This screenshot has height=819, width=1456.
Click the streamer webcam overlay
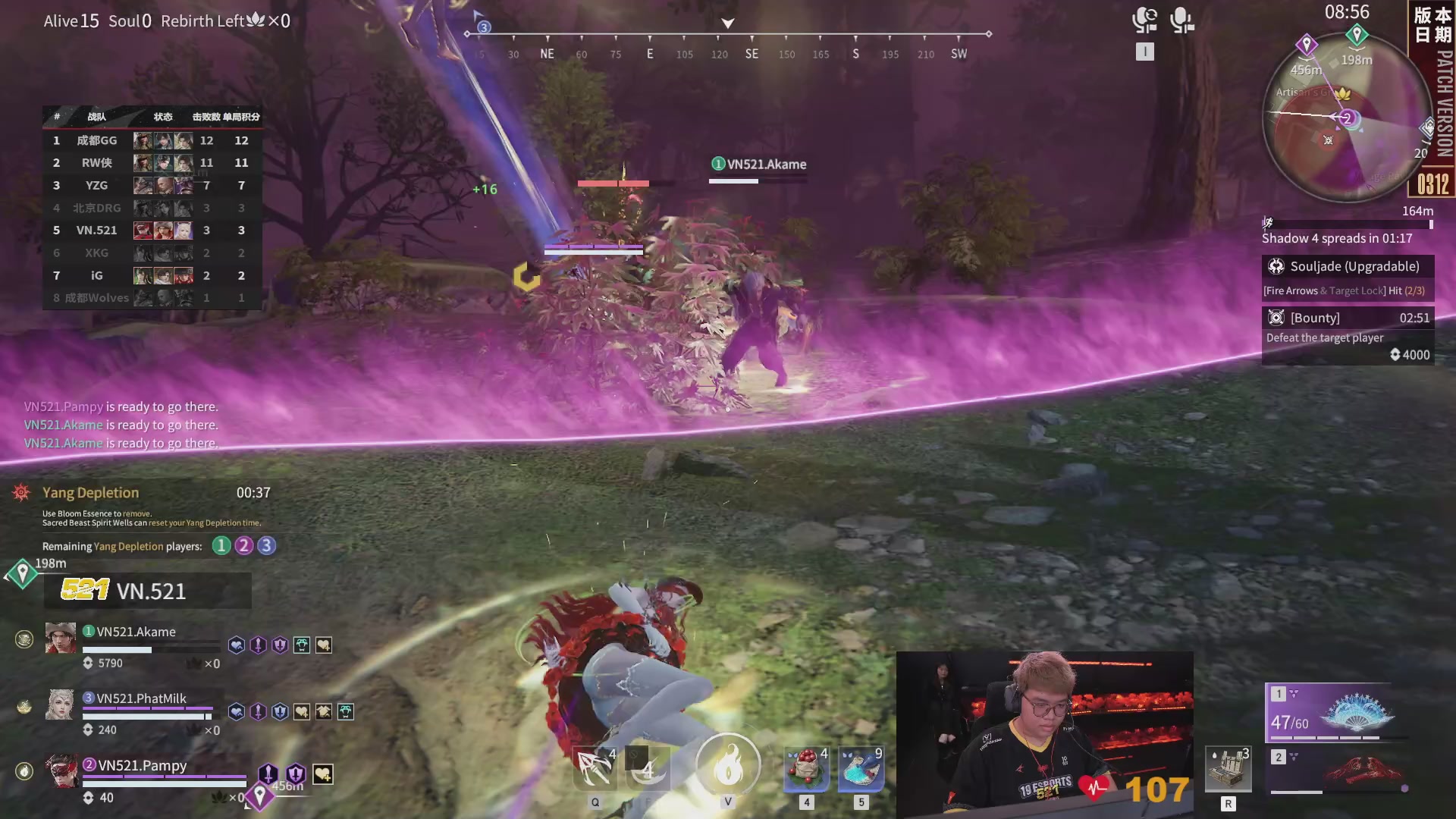pyautogui.click(x=1044, y=732)
